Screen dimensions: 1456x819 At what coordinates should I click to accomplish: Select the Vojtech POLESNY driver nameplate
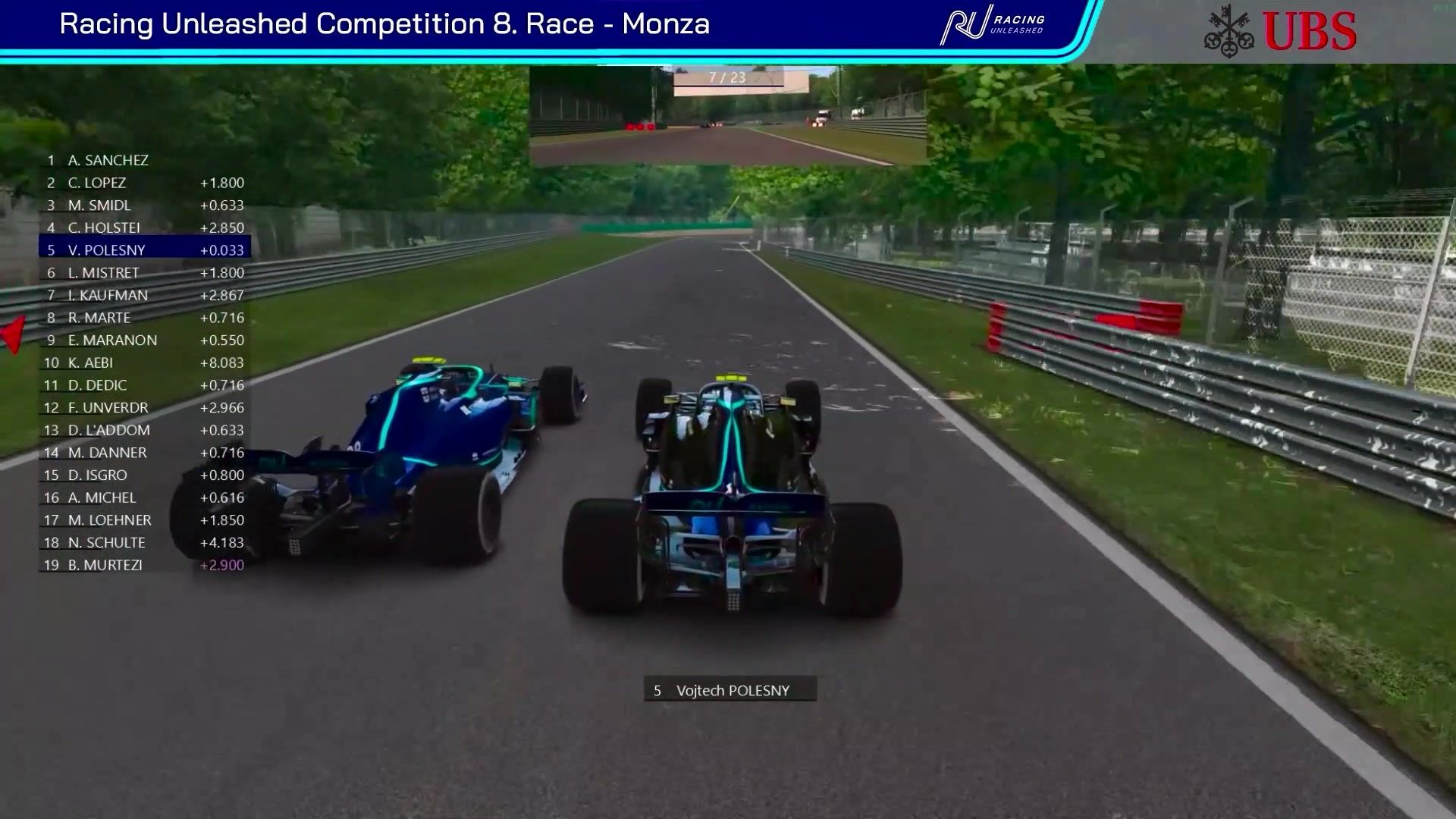pos(730,690)
